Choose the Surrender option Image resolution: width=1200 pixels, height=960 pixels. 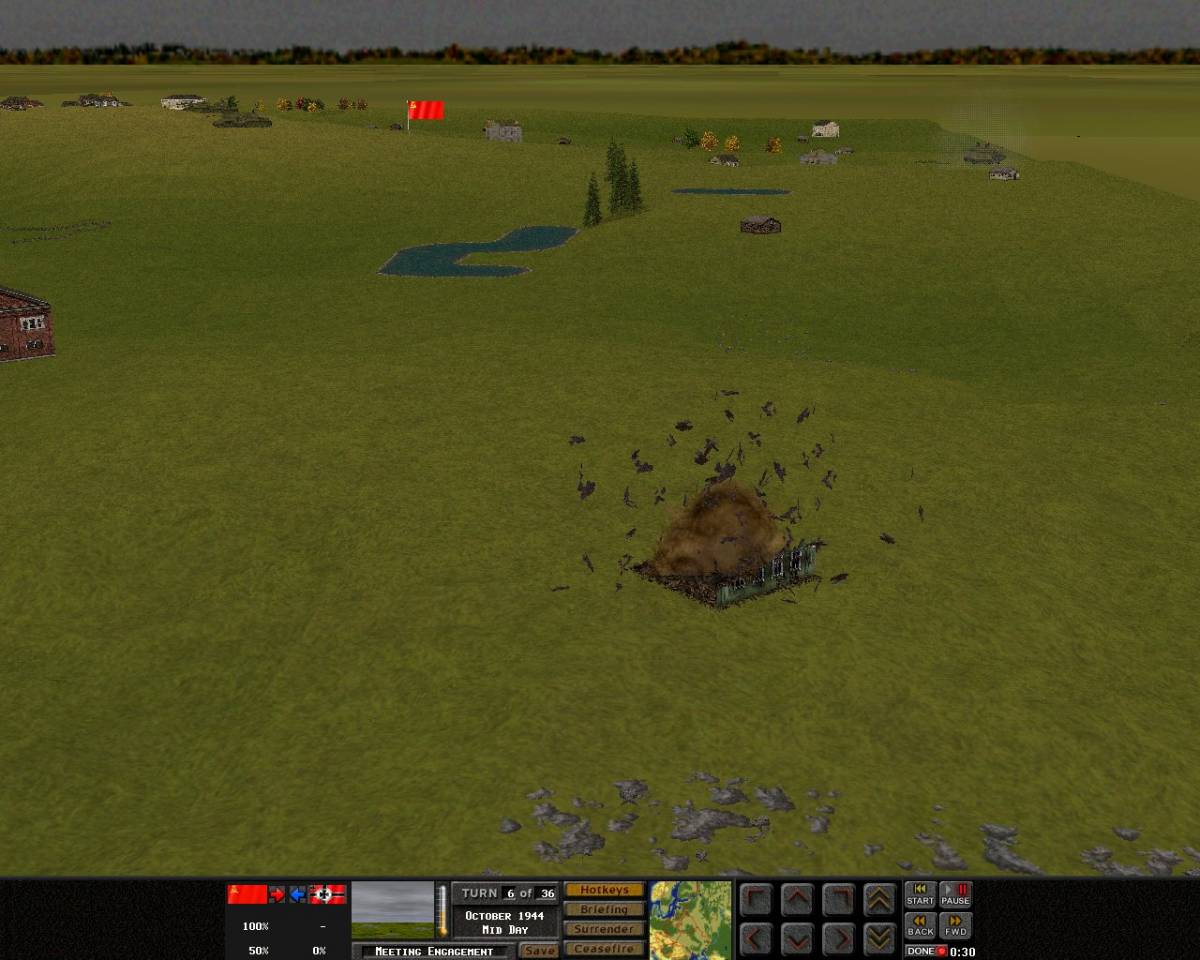[604, 929]
